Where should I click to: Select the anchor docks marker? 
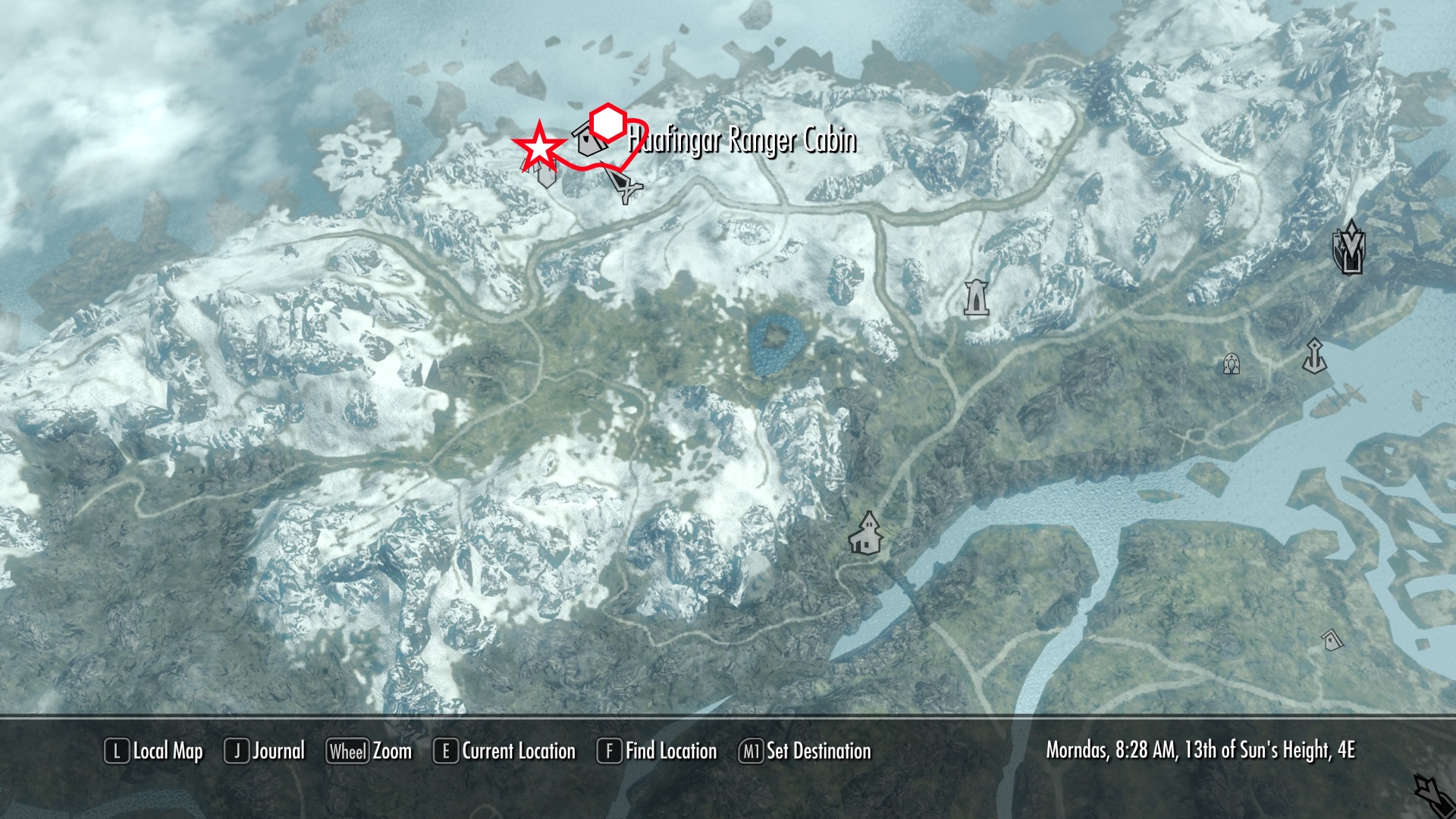(x=1314, y=356)
